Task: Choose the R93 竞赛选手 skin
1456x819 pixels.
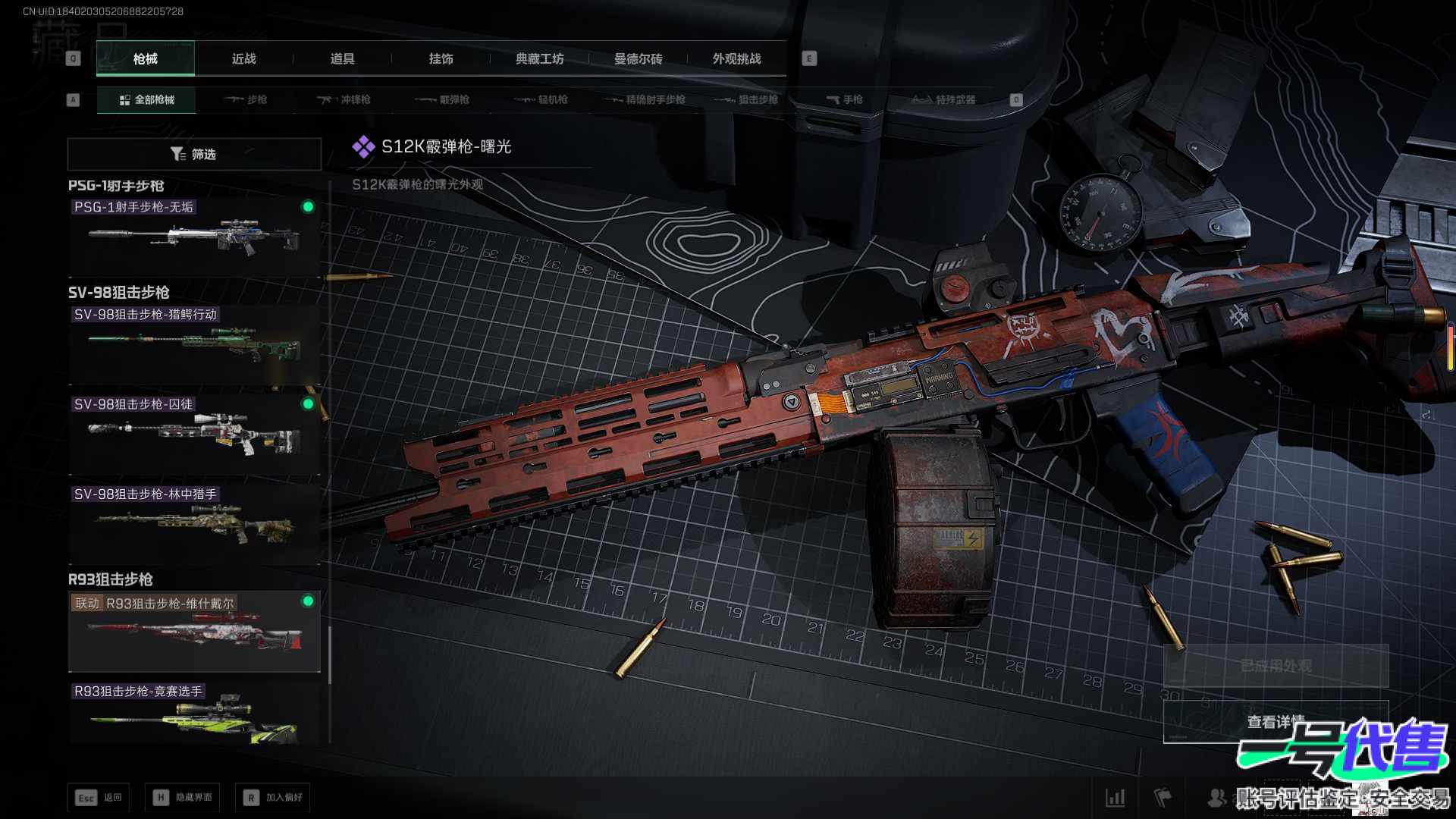Action: tap(194, 714)
